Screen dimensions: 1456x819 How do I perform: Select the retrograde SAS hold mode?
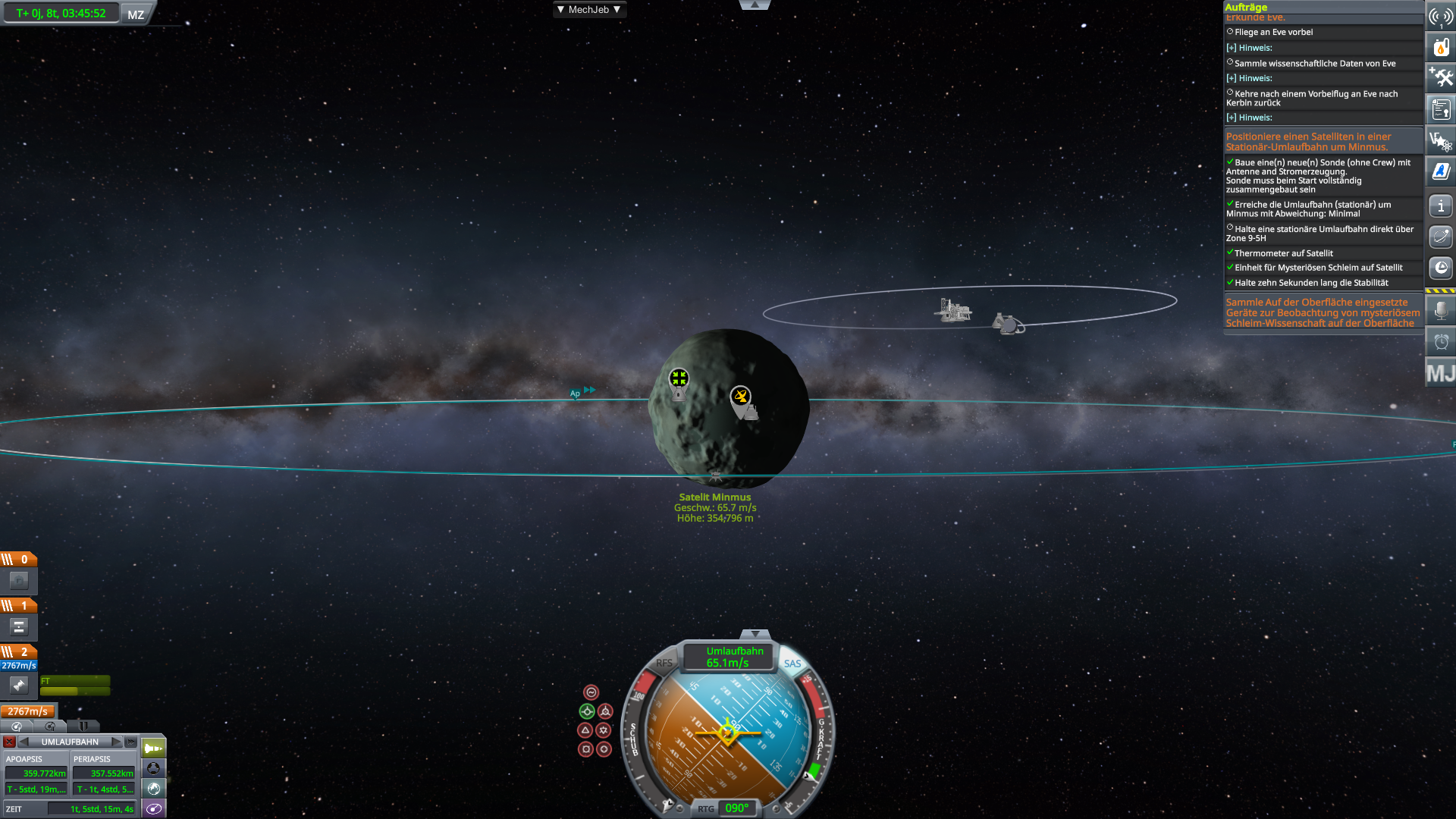(605, 711)
